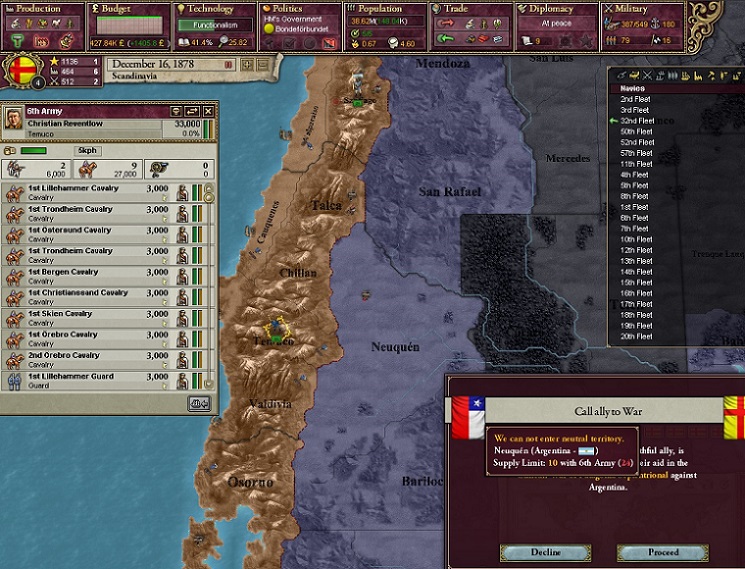The height and width of the screenshot is (569, 745).
Task: Close the 6th Army panel
Action: point(209,110)
